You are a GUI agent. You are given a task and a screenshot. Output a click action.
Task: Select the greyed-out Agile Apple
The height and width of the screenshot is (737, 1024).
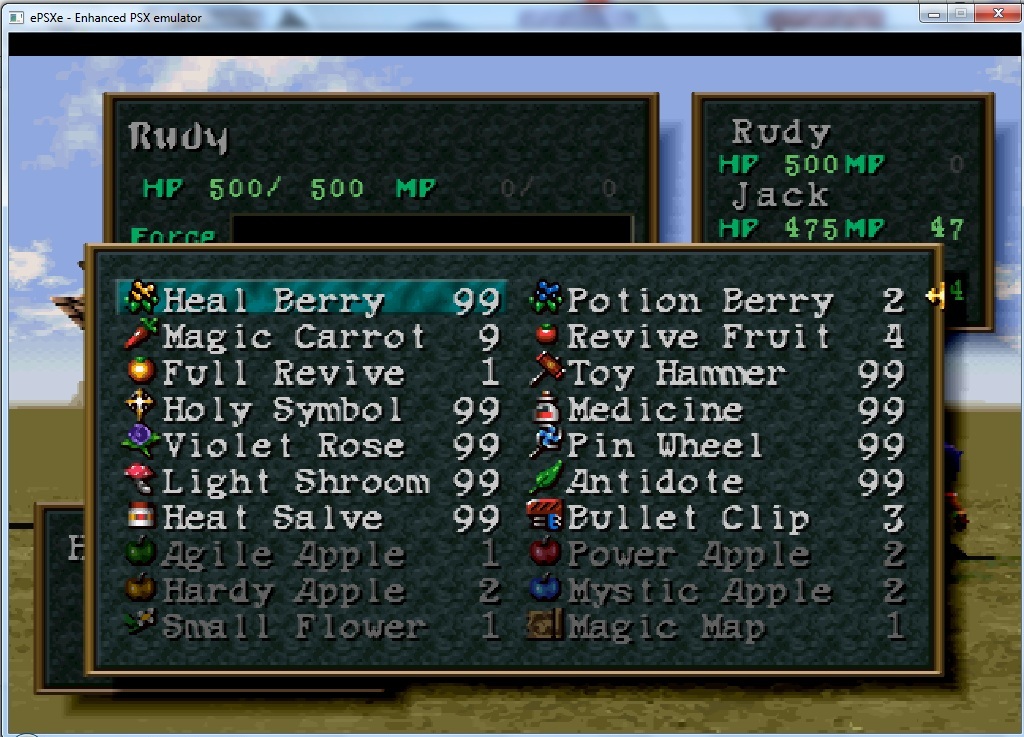(283, 554)
